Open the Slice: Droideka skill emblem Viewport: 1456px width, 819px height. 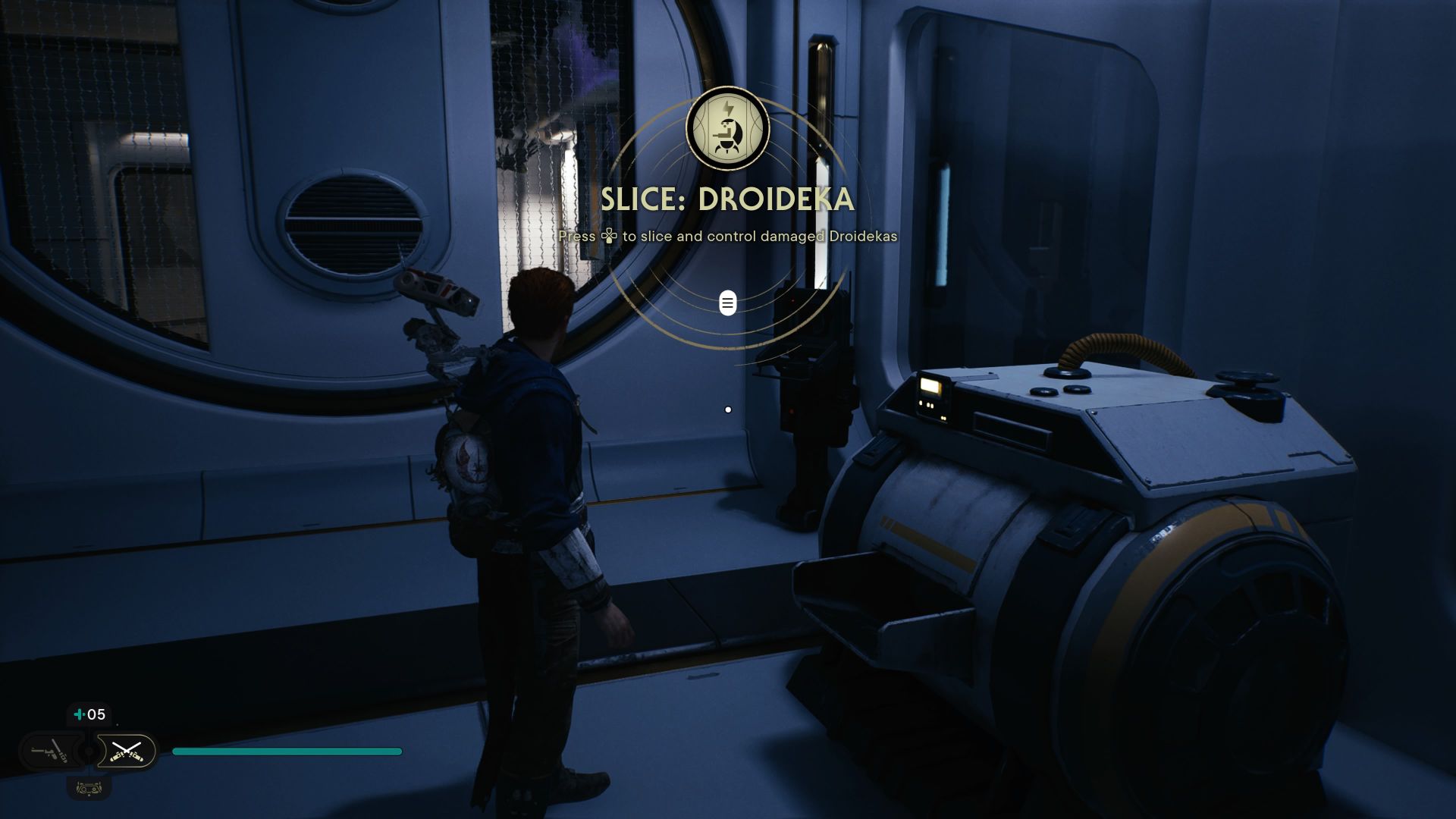tap(727, 129)
